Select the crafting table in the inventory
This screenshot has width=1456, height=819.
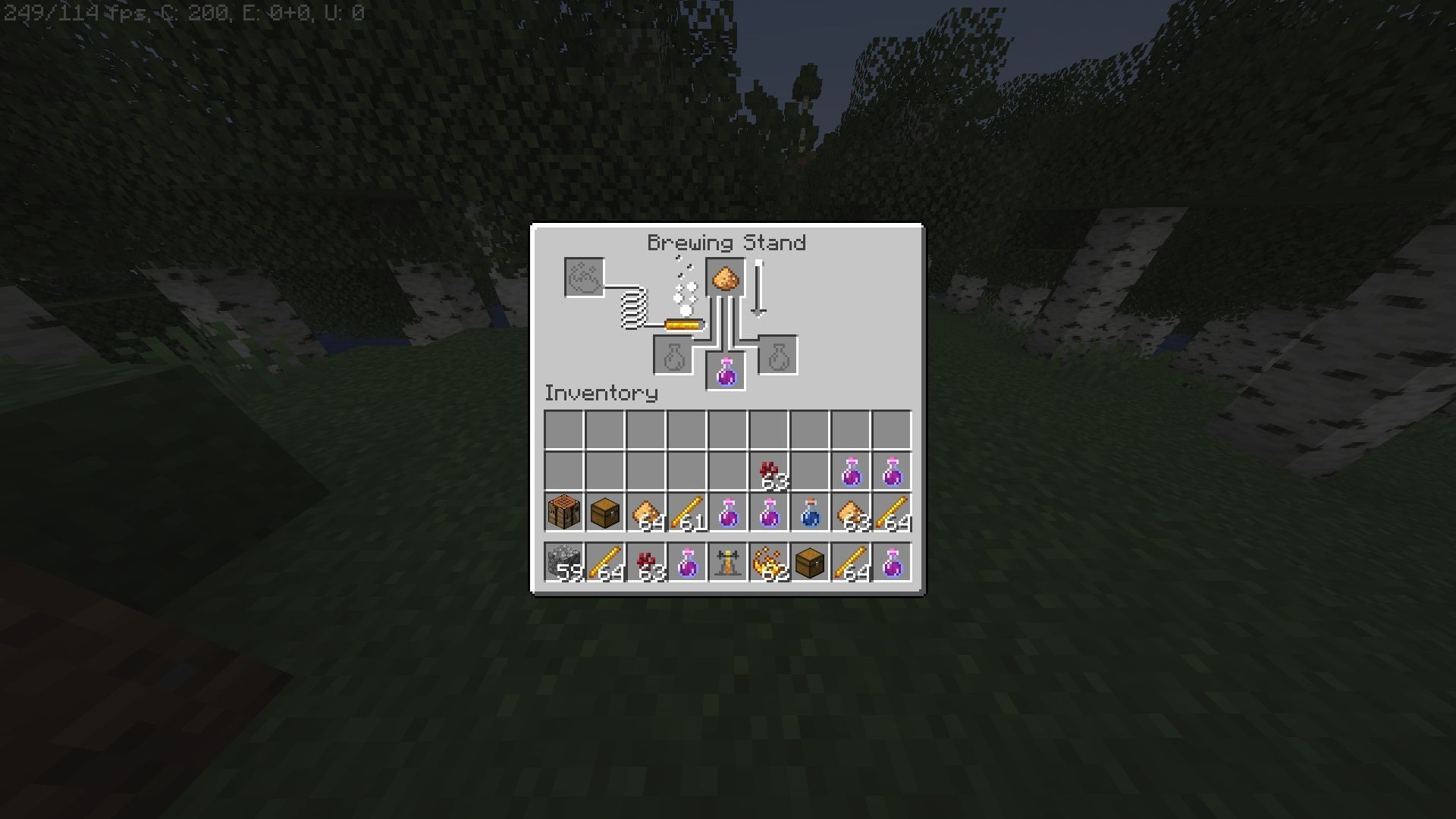pyautogui.click(x=562, y=512)
